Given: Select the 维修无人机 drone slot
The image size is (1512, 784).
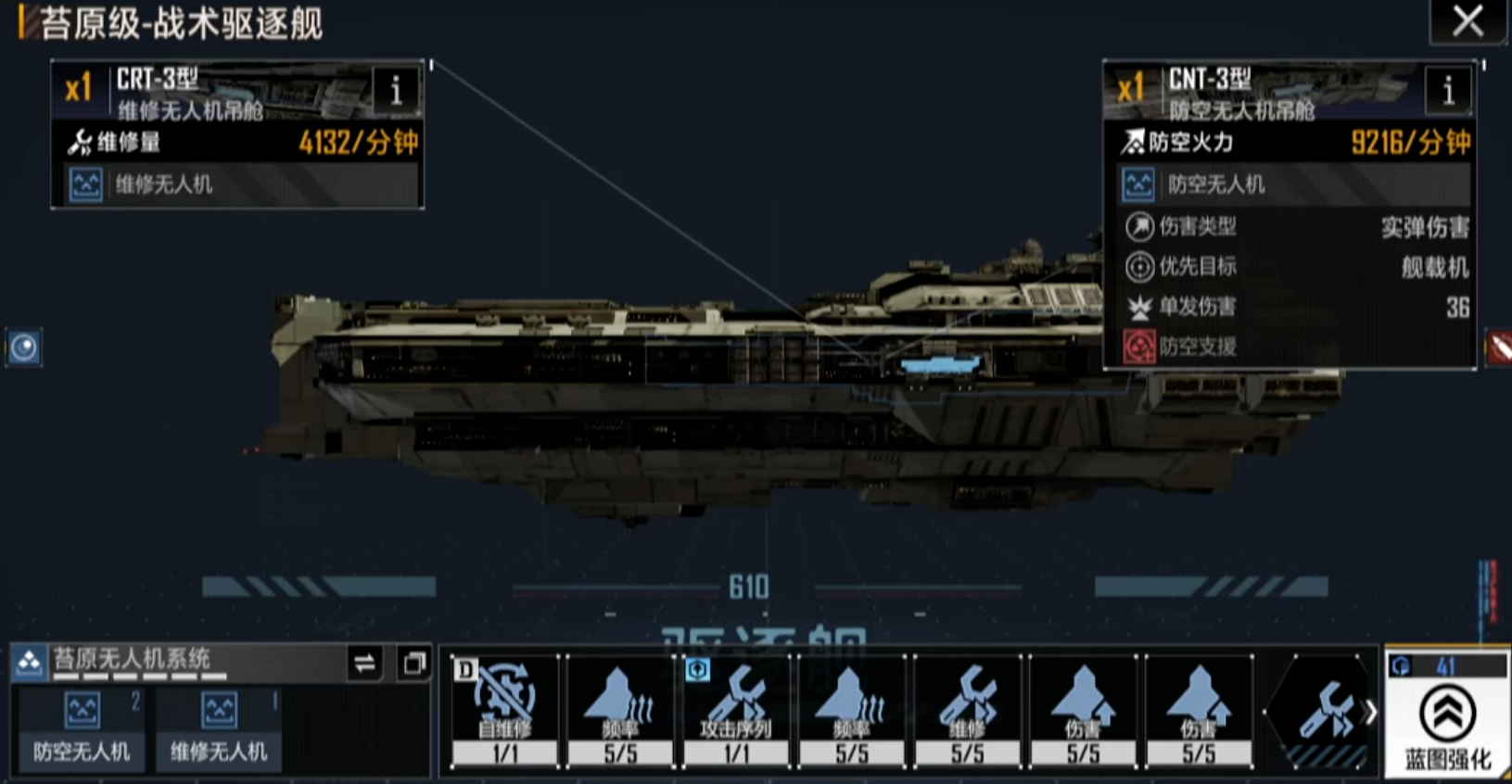Looking at the screenshot, I should click(x=219, y=729).
